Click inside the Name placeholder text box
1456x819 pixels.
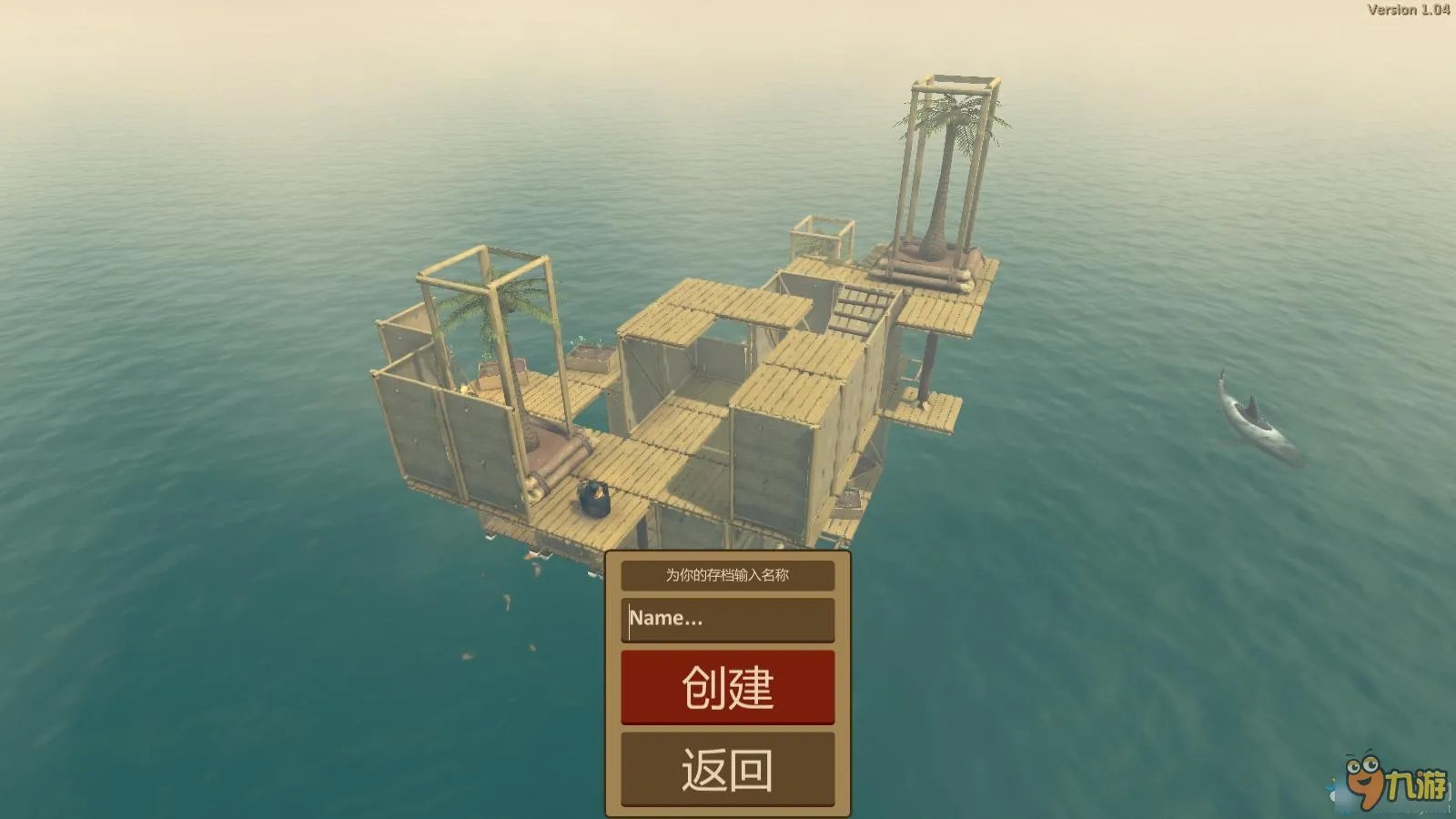(x=728, y=619)
